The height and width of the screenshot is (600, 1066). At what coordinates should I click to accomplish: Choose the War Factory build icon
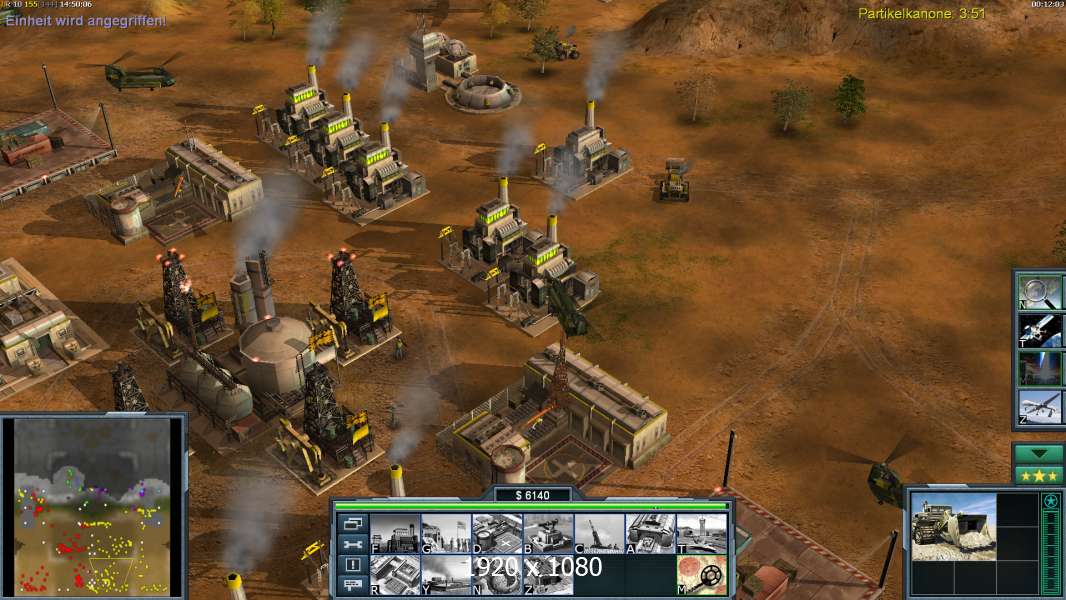point(650,533)
